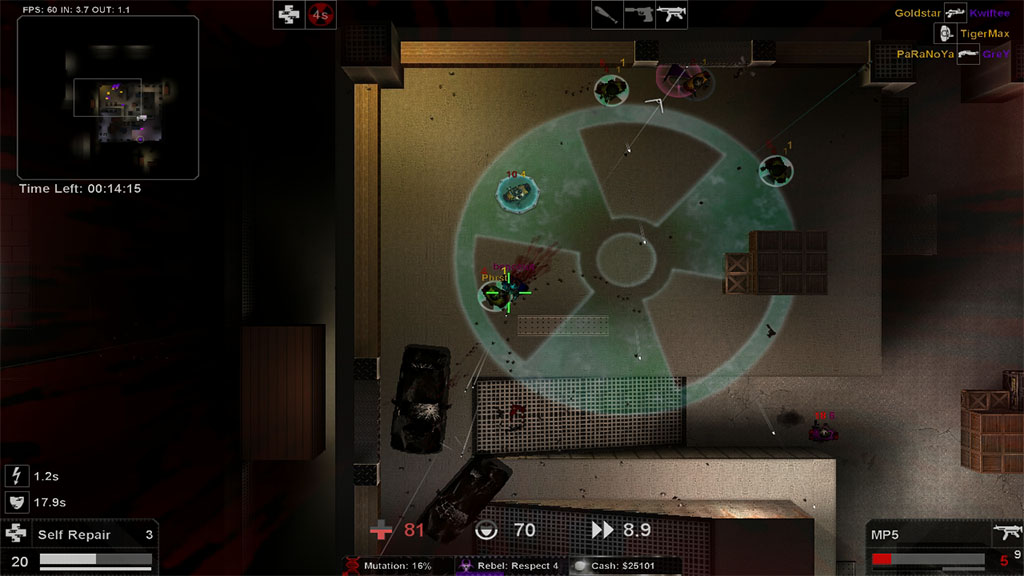Switch to the silenced pistol slot

pyautogui.click(x=639, y=15)
